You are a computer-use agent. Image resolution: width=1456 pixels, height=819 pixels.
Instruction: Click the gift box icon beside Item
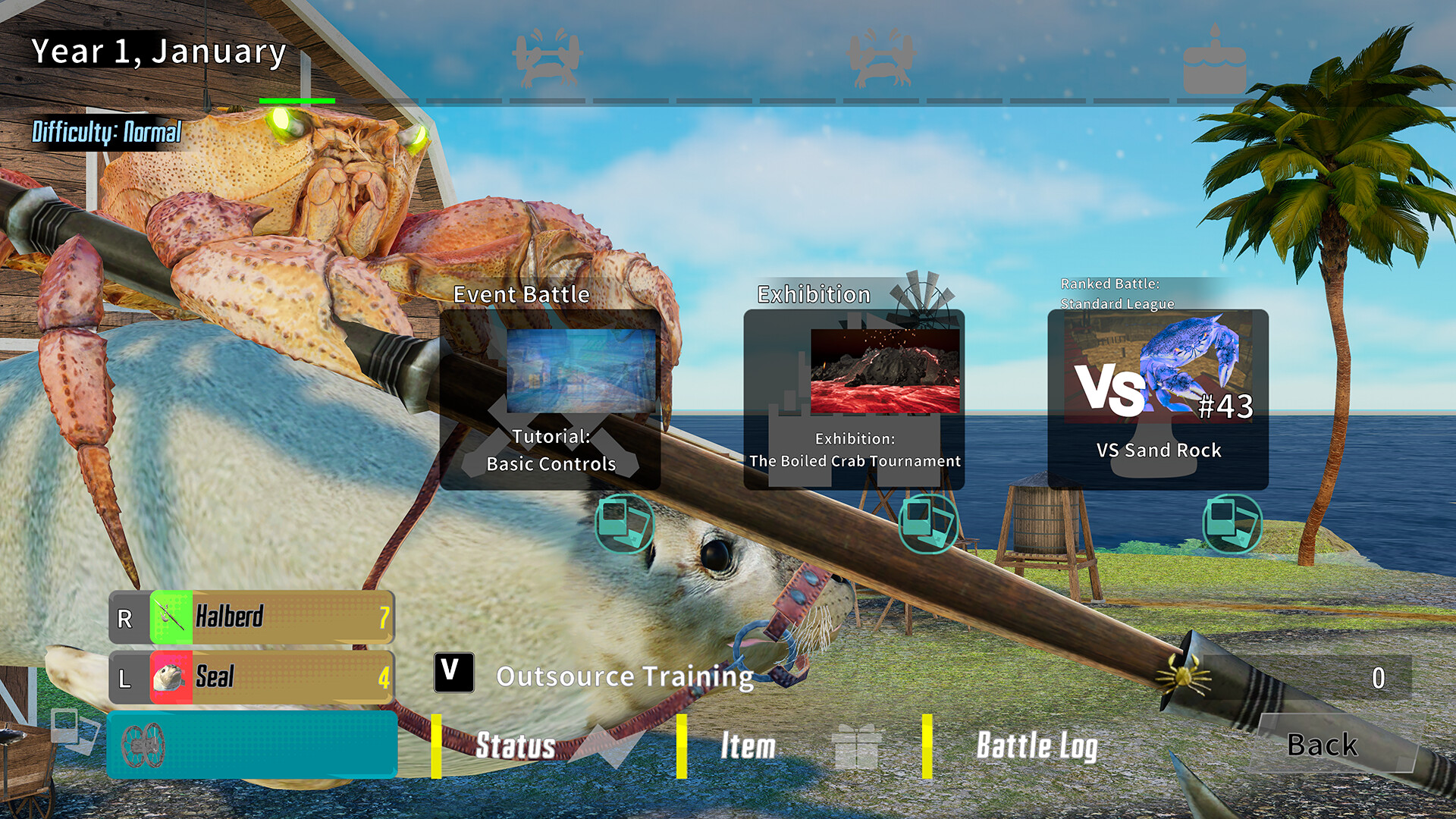858,745
